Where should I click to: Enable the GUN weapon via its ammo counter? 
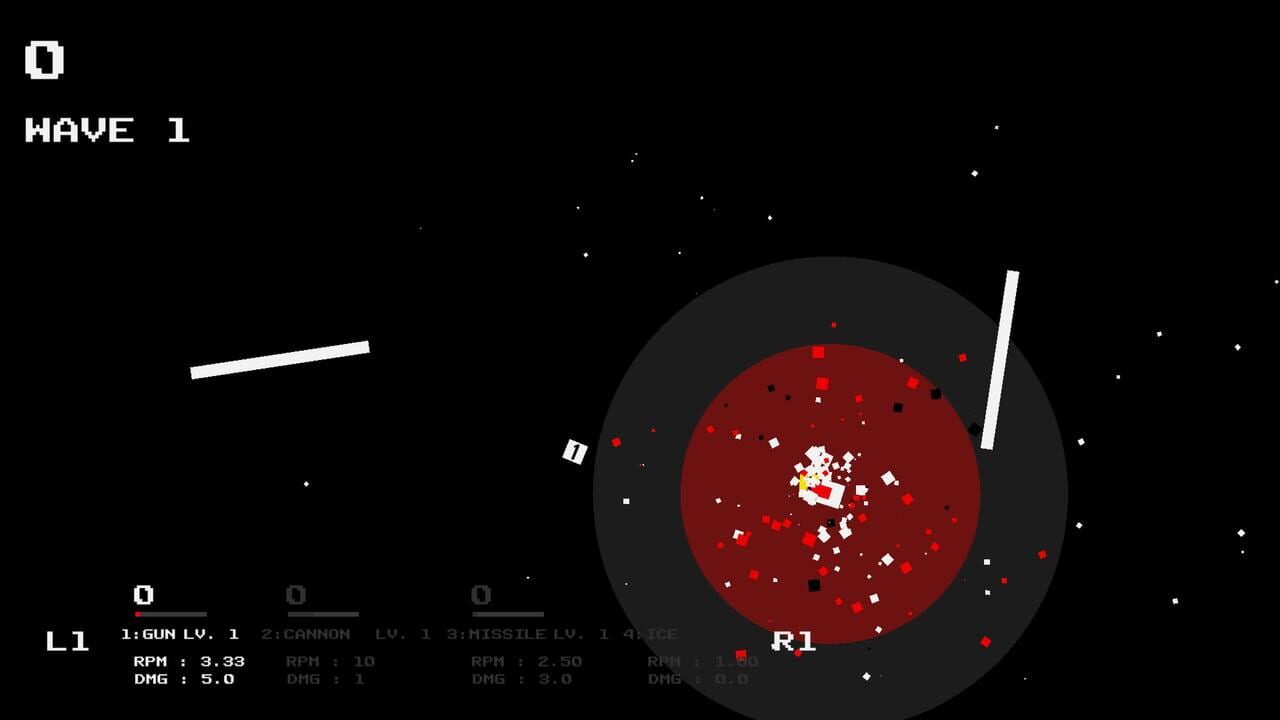(142, 593)
